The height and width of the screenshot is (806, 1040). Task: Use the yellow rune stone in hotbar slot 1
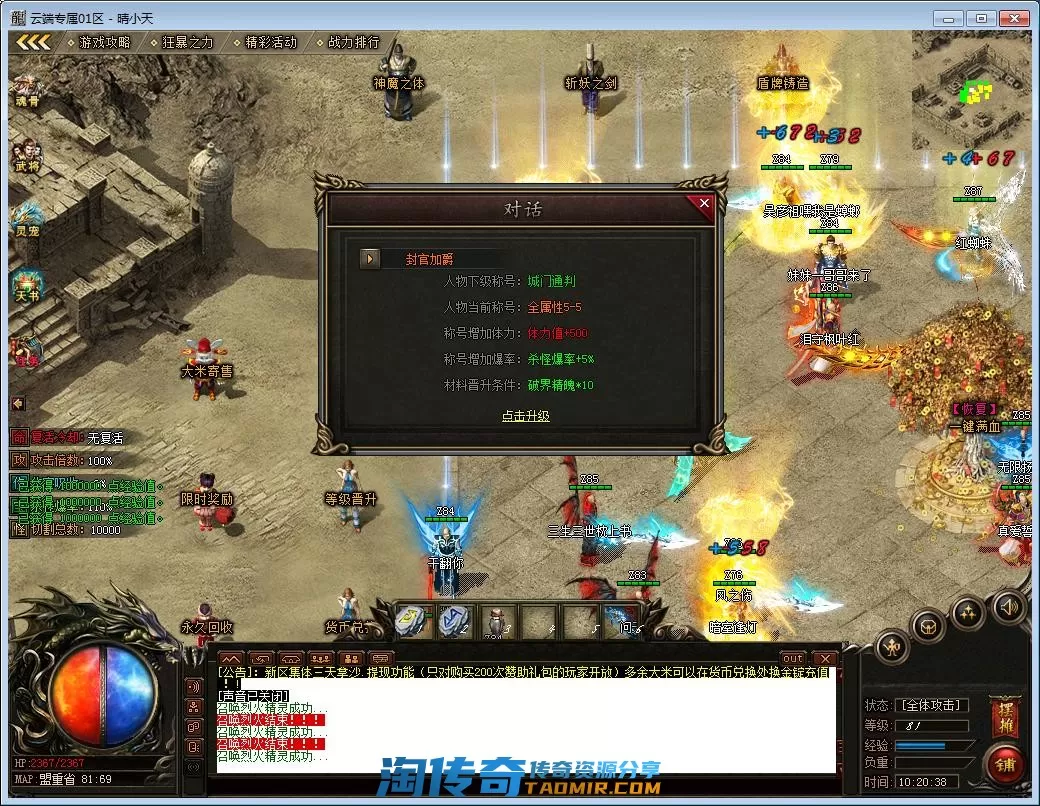(410, 620)
